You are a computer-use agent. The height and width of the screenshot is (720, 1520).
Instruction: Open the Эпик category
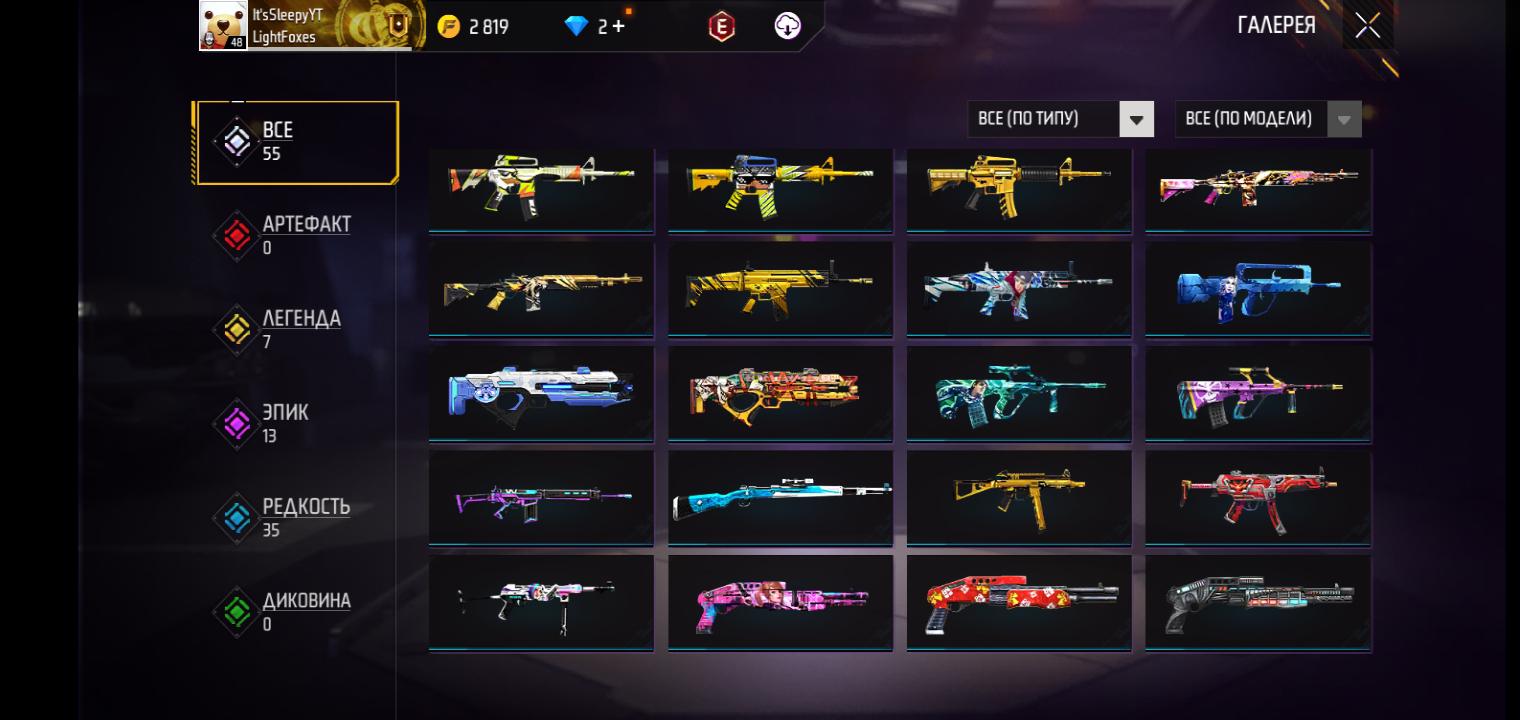[x=296, y=422]
